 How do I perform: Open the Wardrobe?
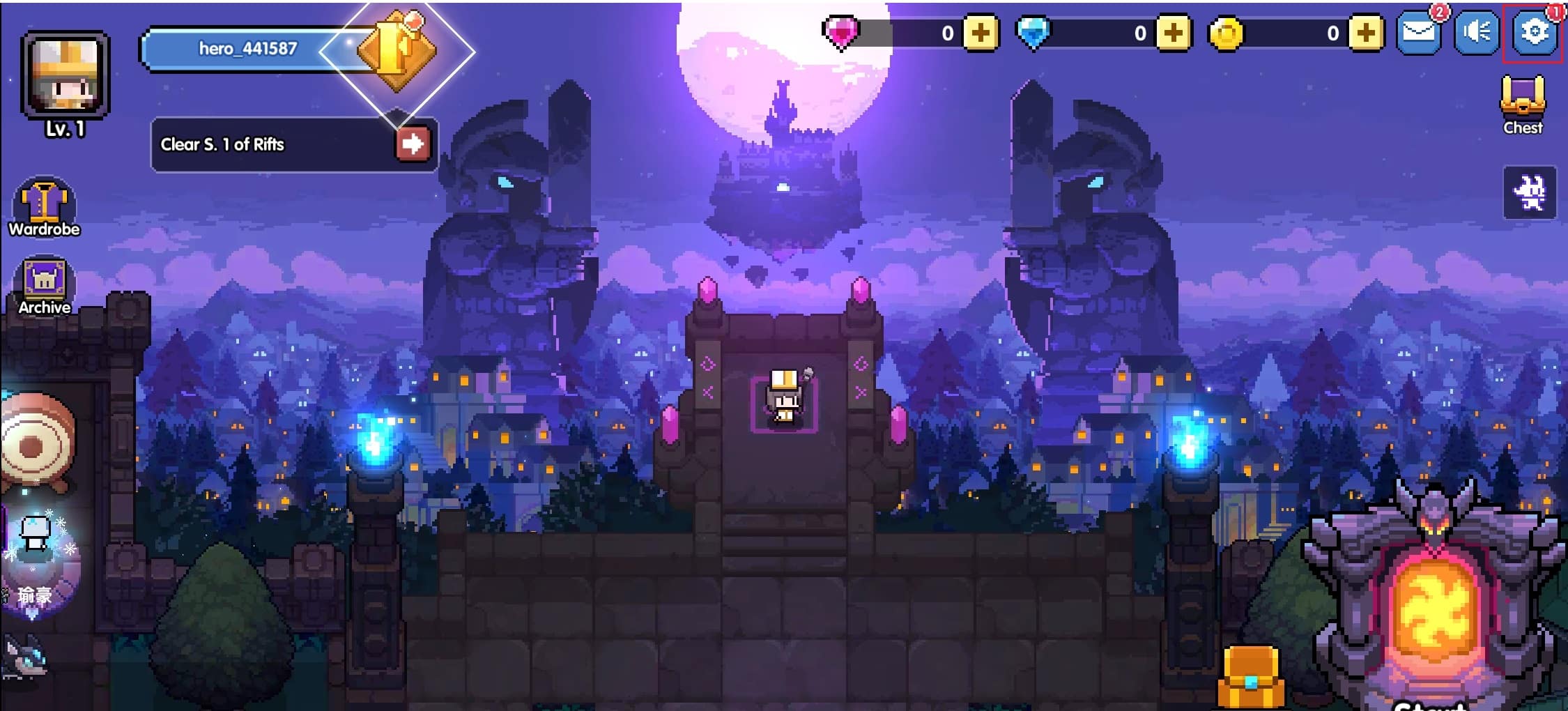pyautogui.click(x=45, y=208)
